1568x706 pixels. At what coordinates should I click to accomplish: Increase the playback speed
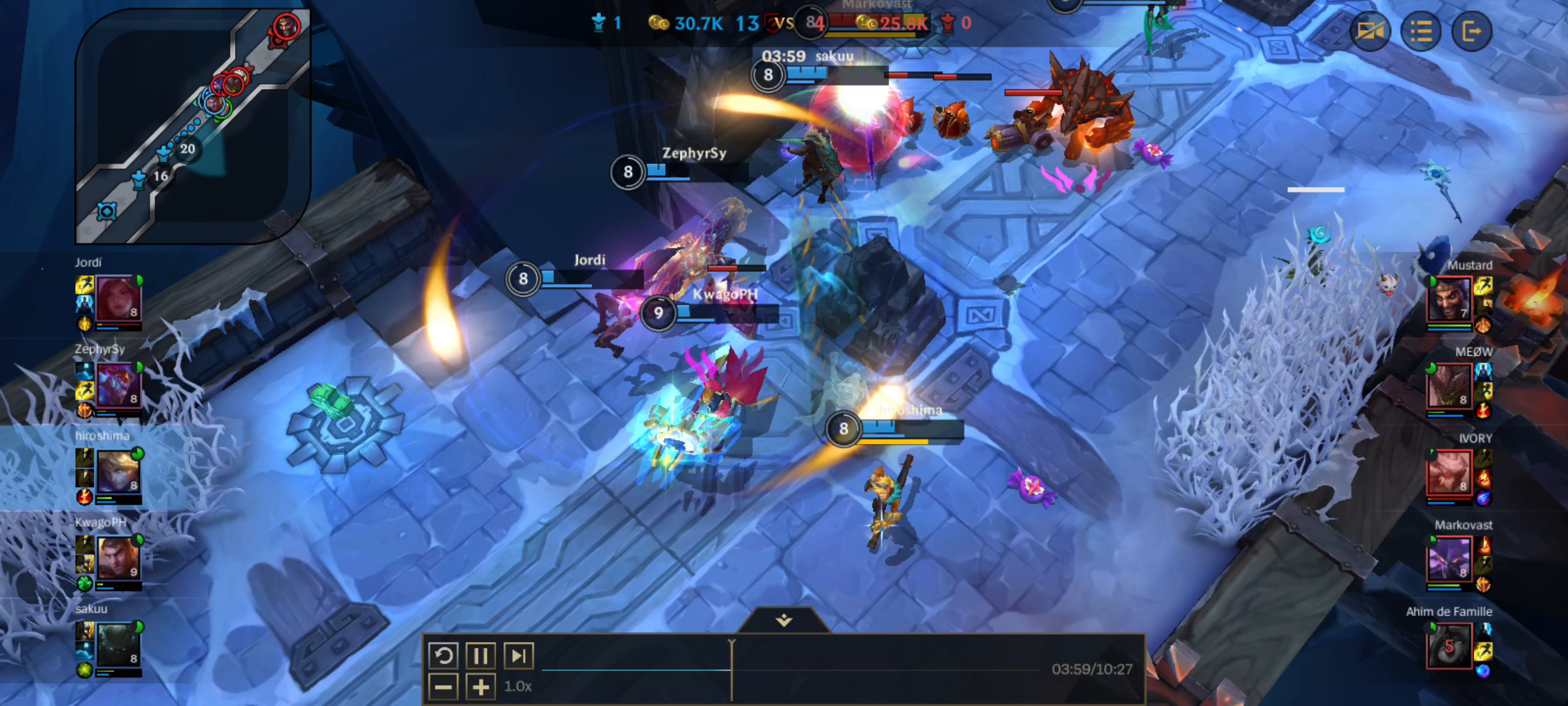click(x=480, y=686)
